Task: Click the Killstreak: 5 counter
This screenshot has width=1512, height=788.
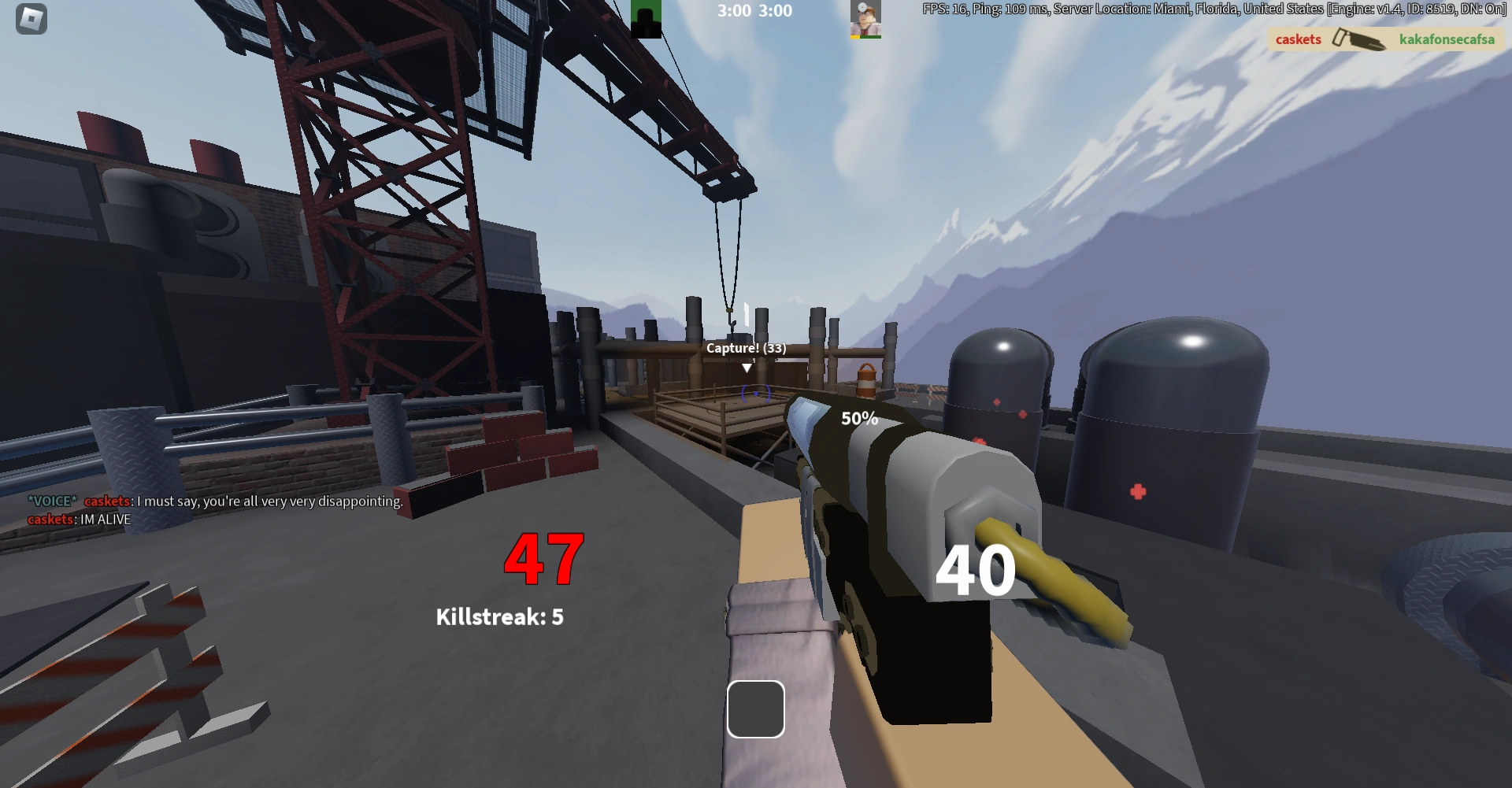Action: point(501,618)
